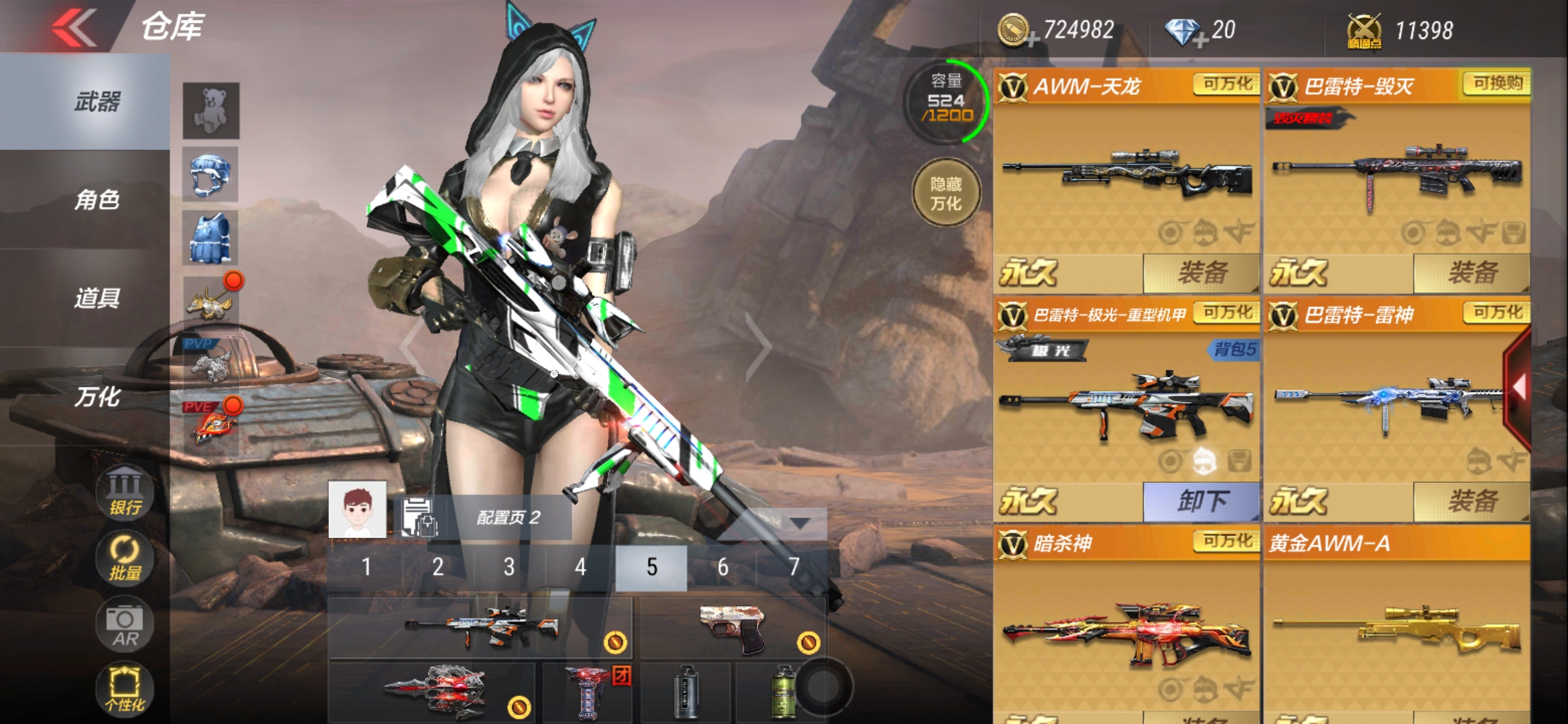Screen dimensions: 1568x724
Task: Select the teddy bear accessory slot
Action: click(211, 111)
